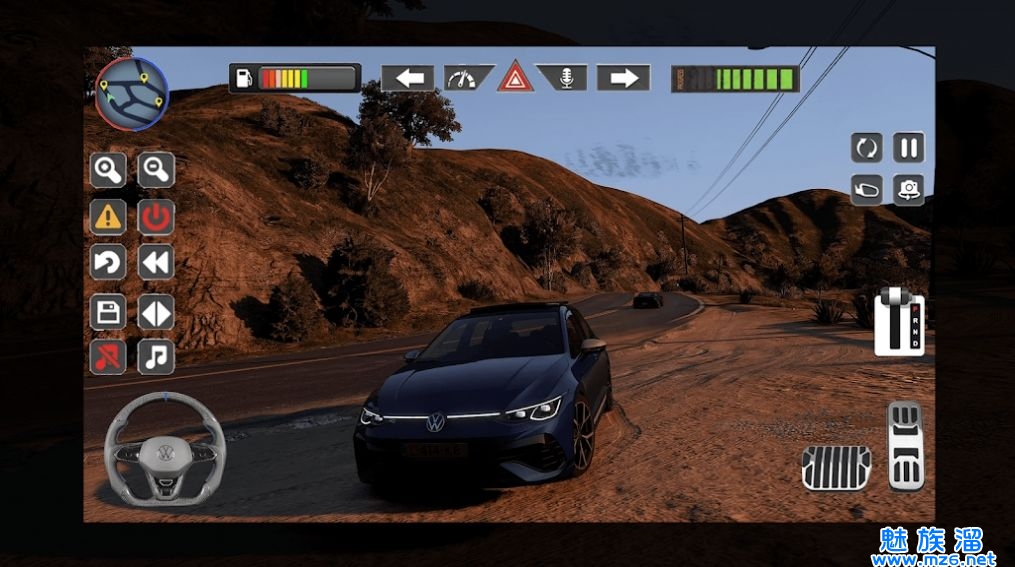Click the left-right triangles button
This screenshot has height=567, width=1015.
point(156,312)
